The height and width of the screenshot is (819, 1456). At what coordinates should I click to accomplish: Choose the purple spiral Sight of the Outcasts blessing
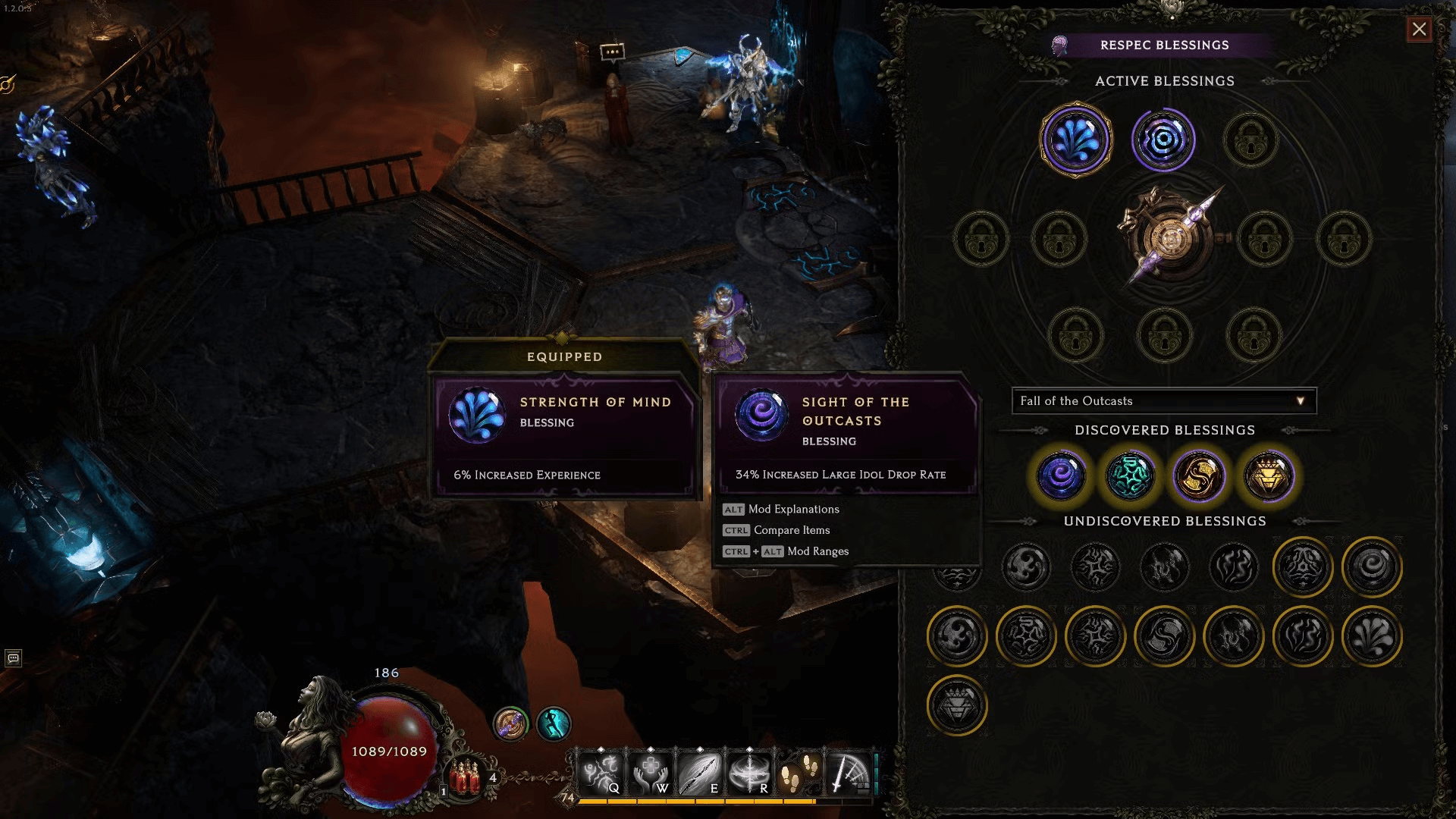coord(1061,476)
